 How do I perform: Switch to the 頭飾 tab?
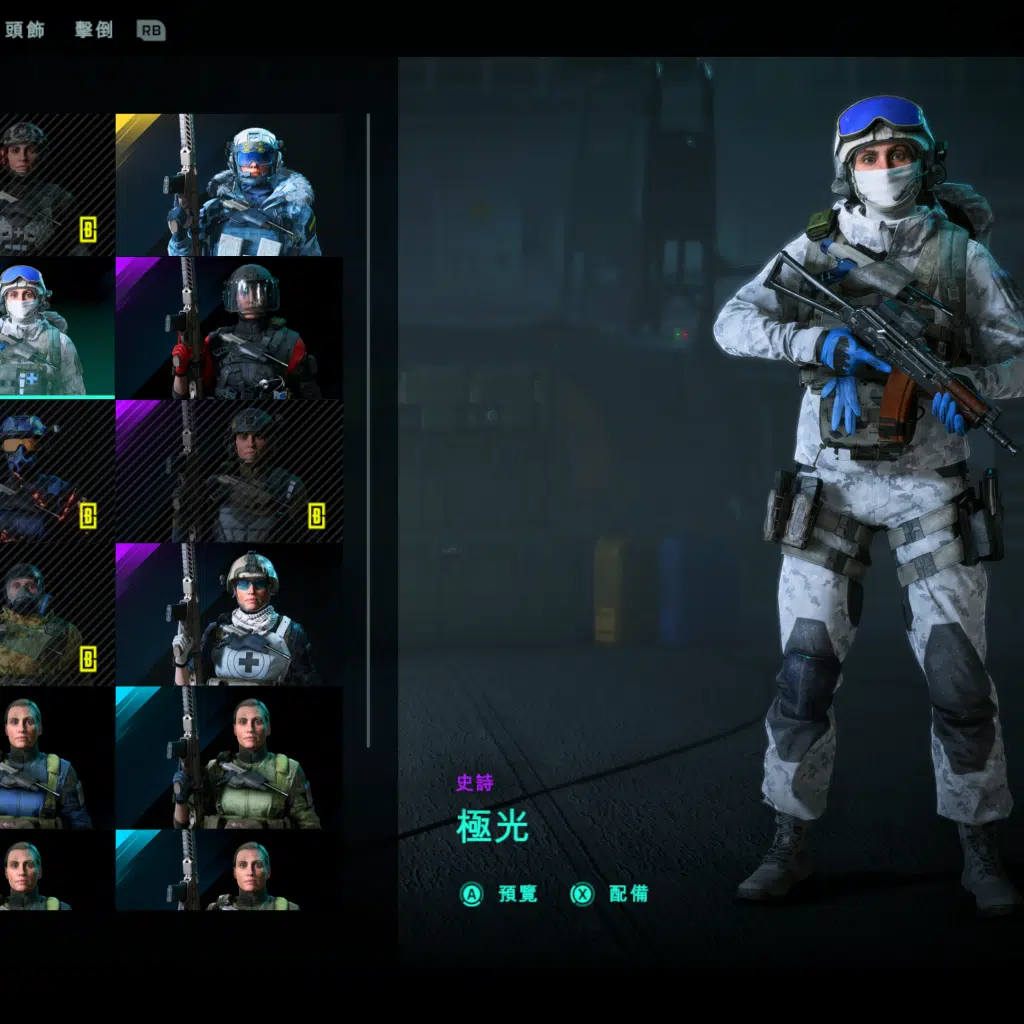coord(25,30)
